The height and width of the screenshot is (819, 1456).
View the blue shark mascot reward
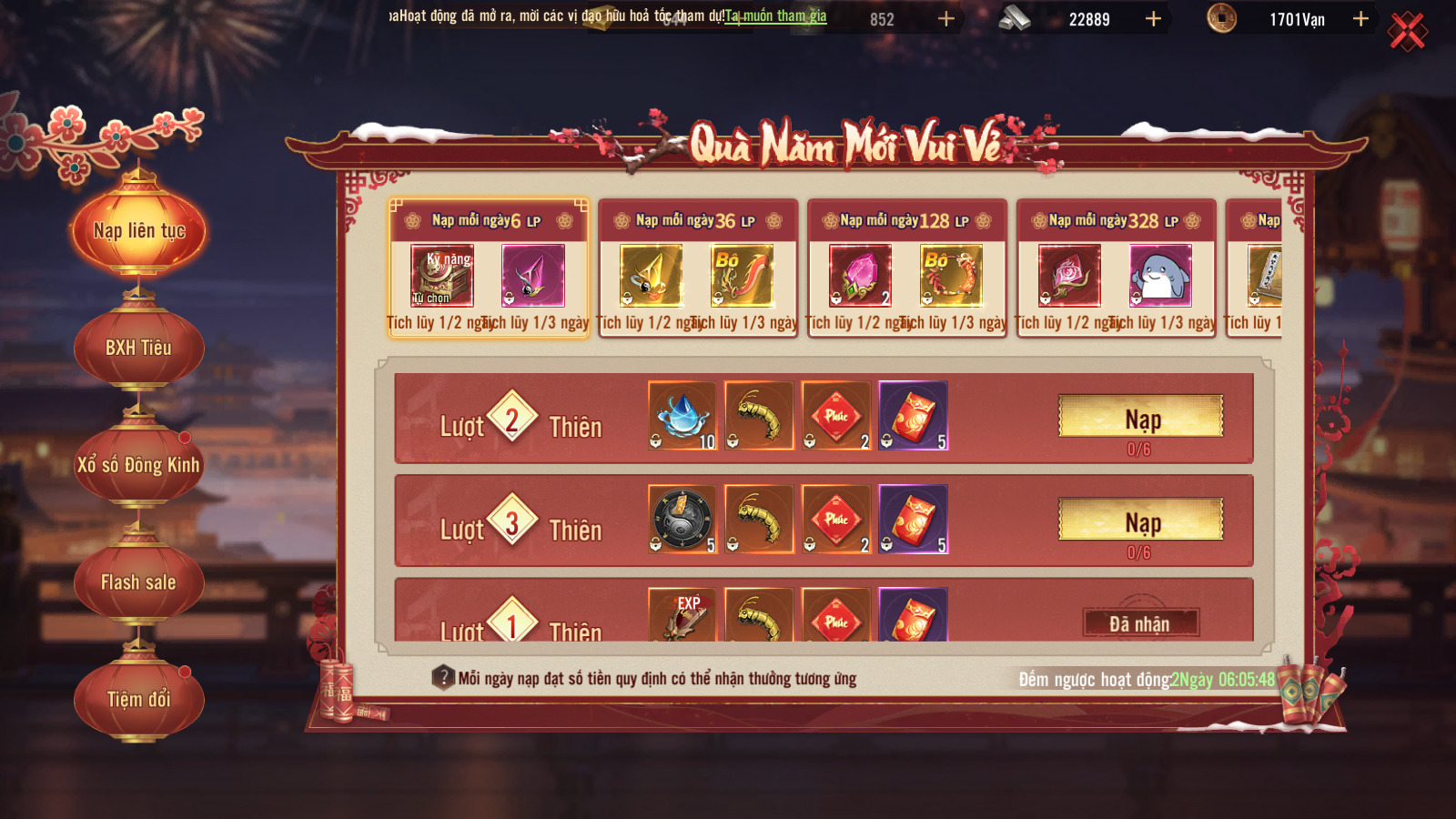click(x=1160, y=276)
